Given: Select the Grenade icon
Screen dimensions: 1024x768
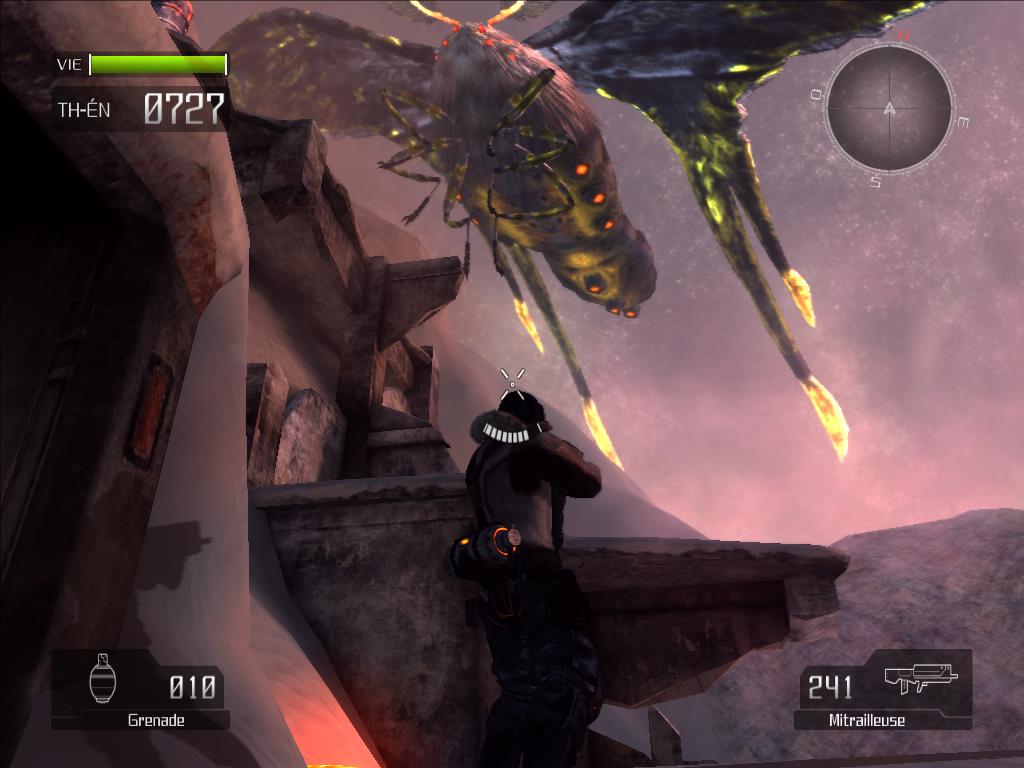Looking at the screenshot, I should (103, 680).
